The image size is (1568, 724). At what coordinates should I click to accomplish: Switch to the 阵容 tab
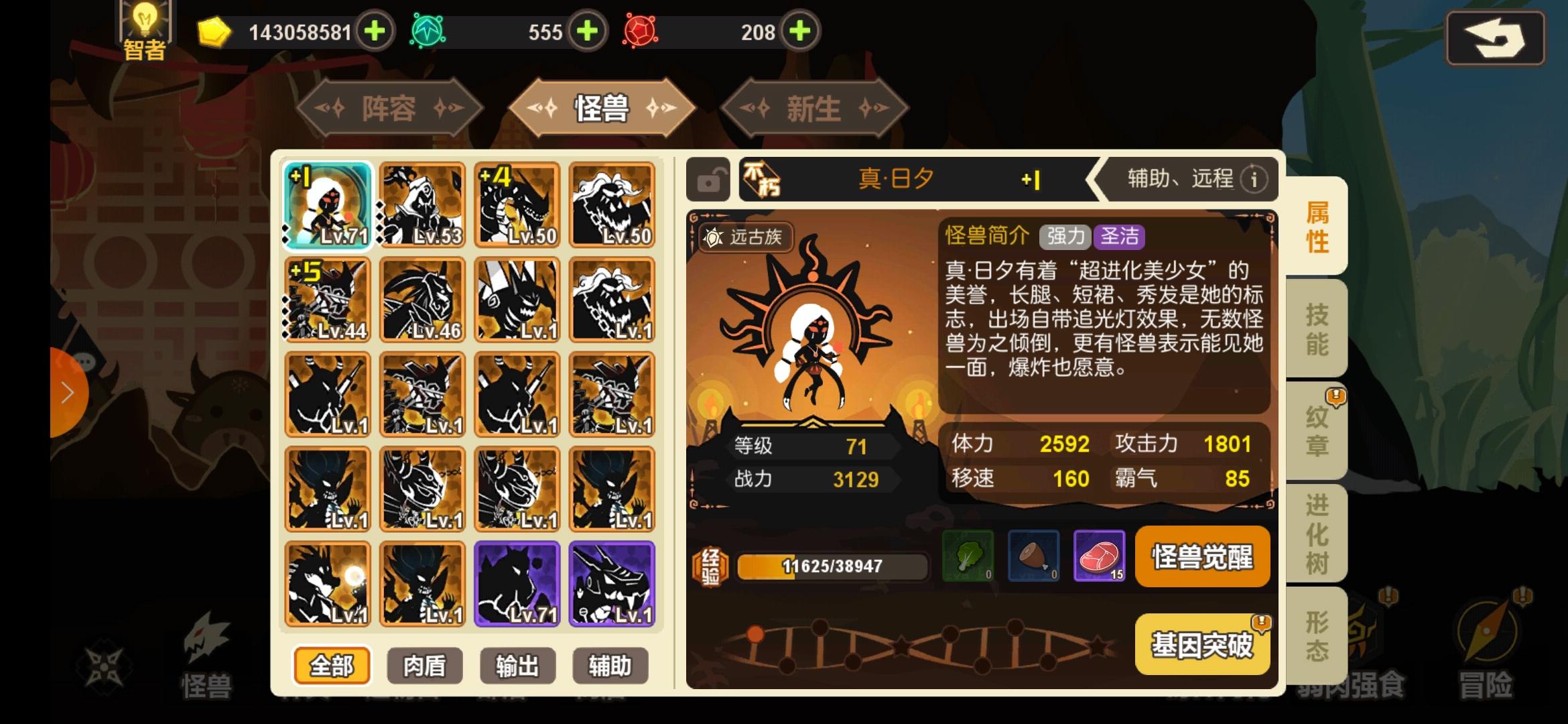pos(387,107)
